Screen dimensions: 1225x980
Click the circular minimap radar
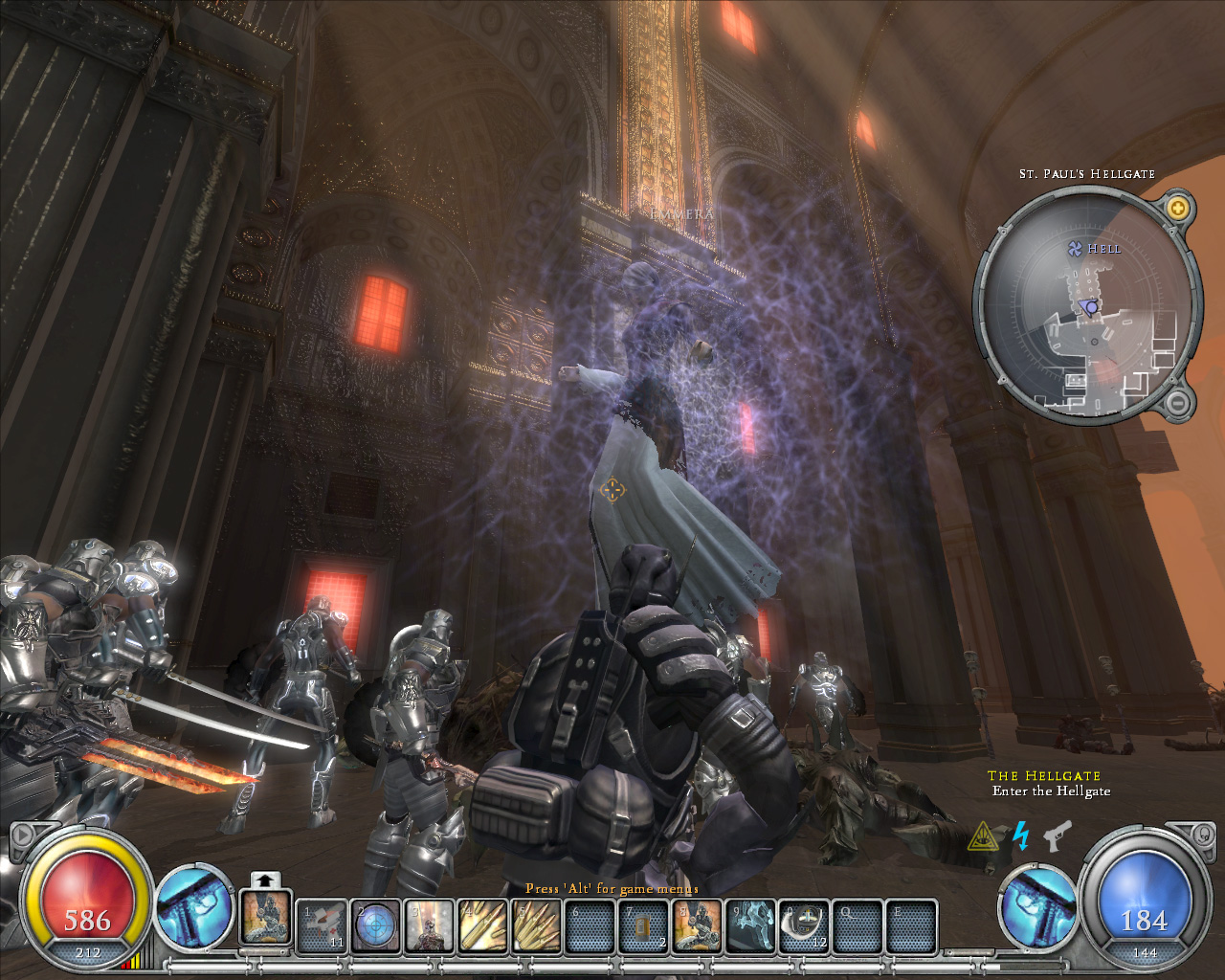[1088, 306]
